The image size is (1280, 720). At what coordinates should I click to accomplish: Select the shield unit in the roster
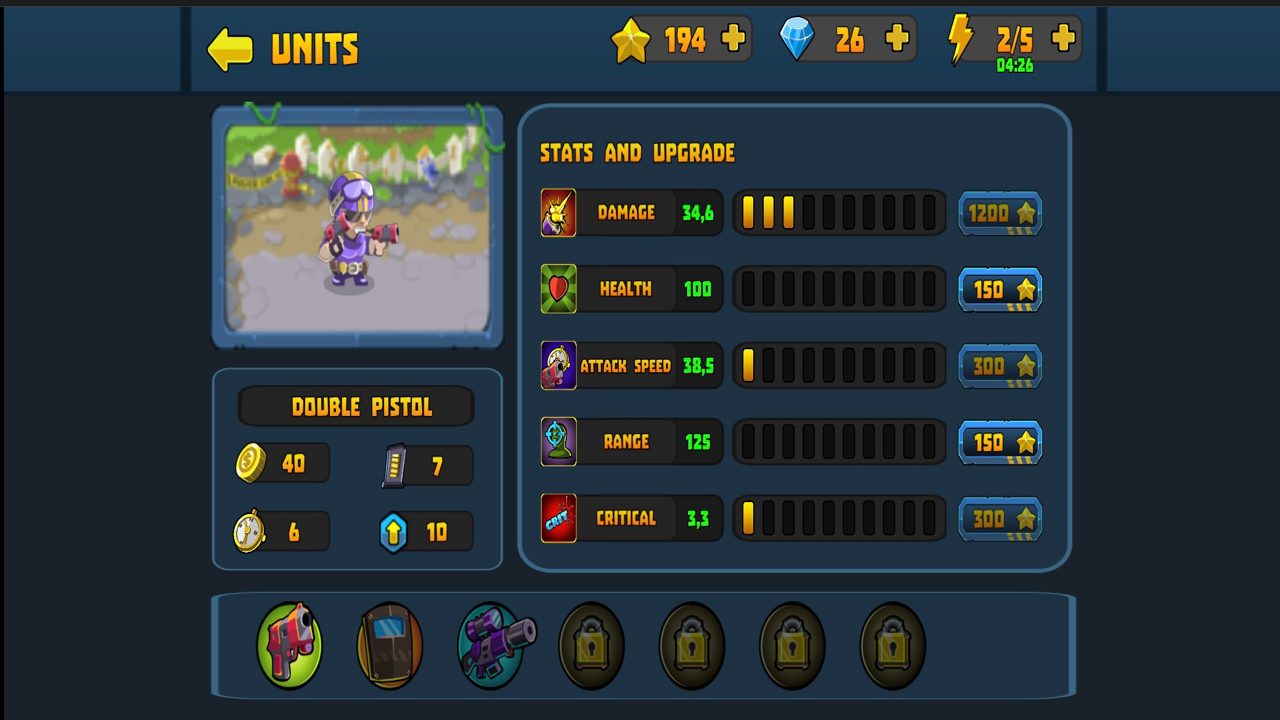389,644
